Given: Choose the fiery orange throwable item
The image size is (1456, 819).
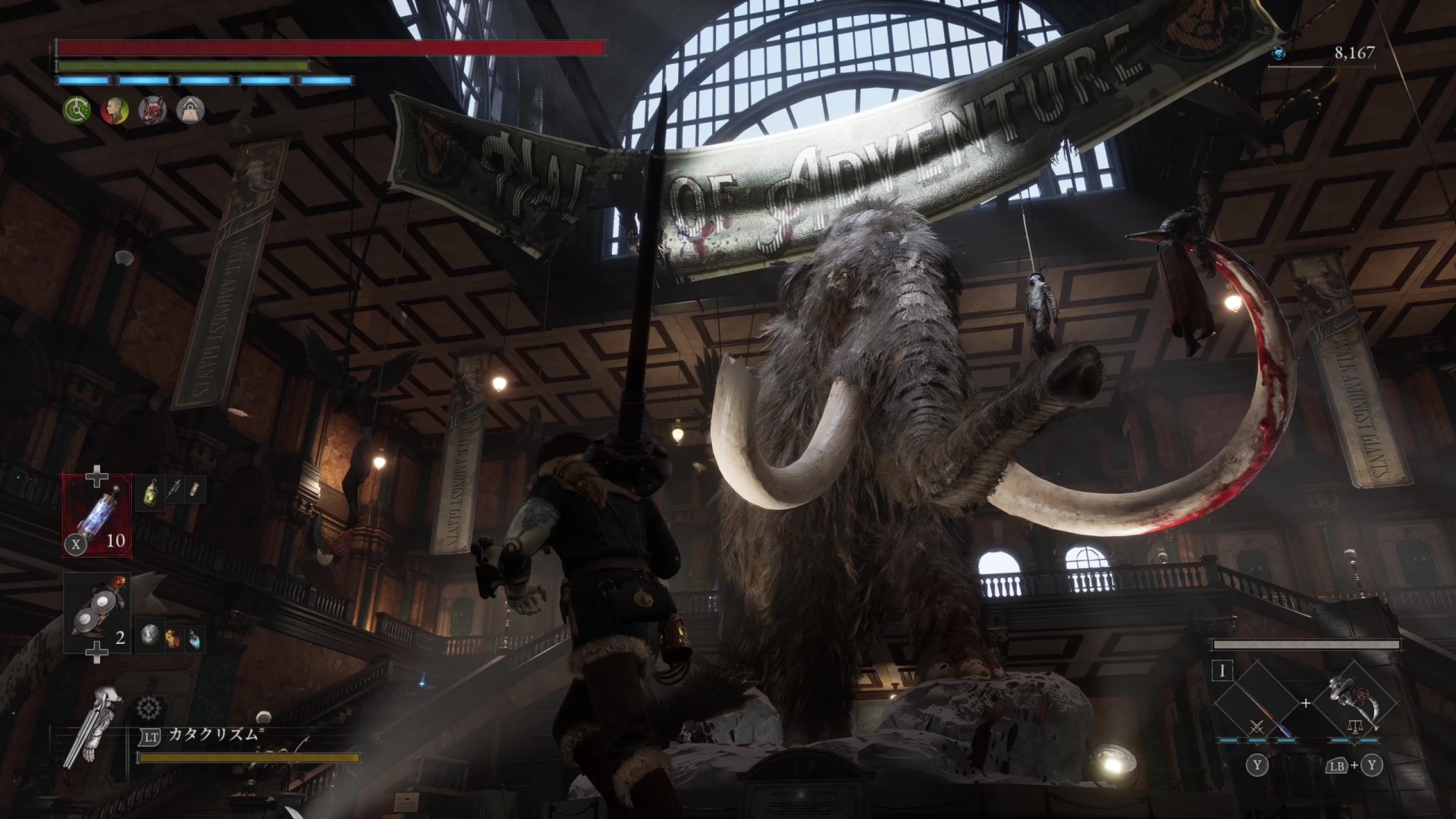Looking at the screenshot, I should pyautogui.click(x=174, y=638).
